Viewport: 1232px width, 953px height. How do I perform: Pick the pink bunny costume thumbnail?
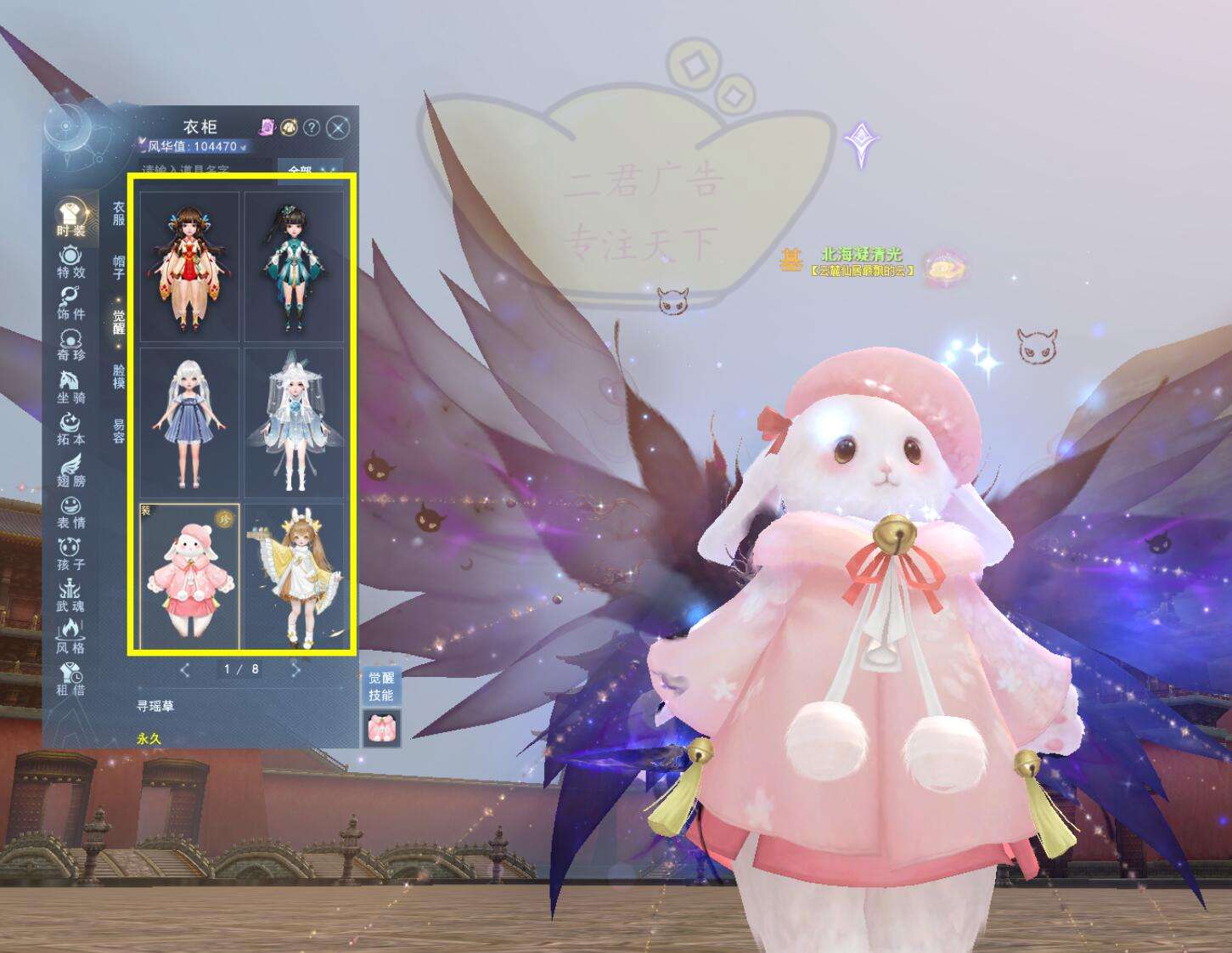coord(189,578)
